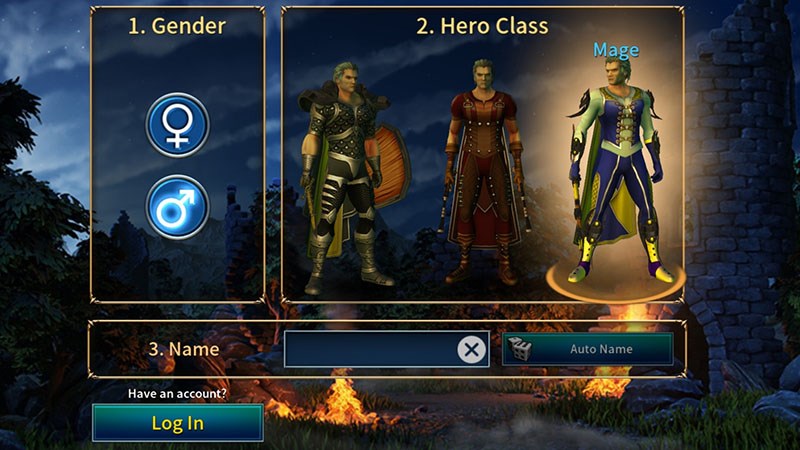Generate a random name with Auto Name
The width and height of the screenshot is (800, 450).
click(587, 349)
